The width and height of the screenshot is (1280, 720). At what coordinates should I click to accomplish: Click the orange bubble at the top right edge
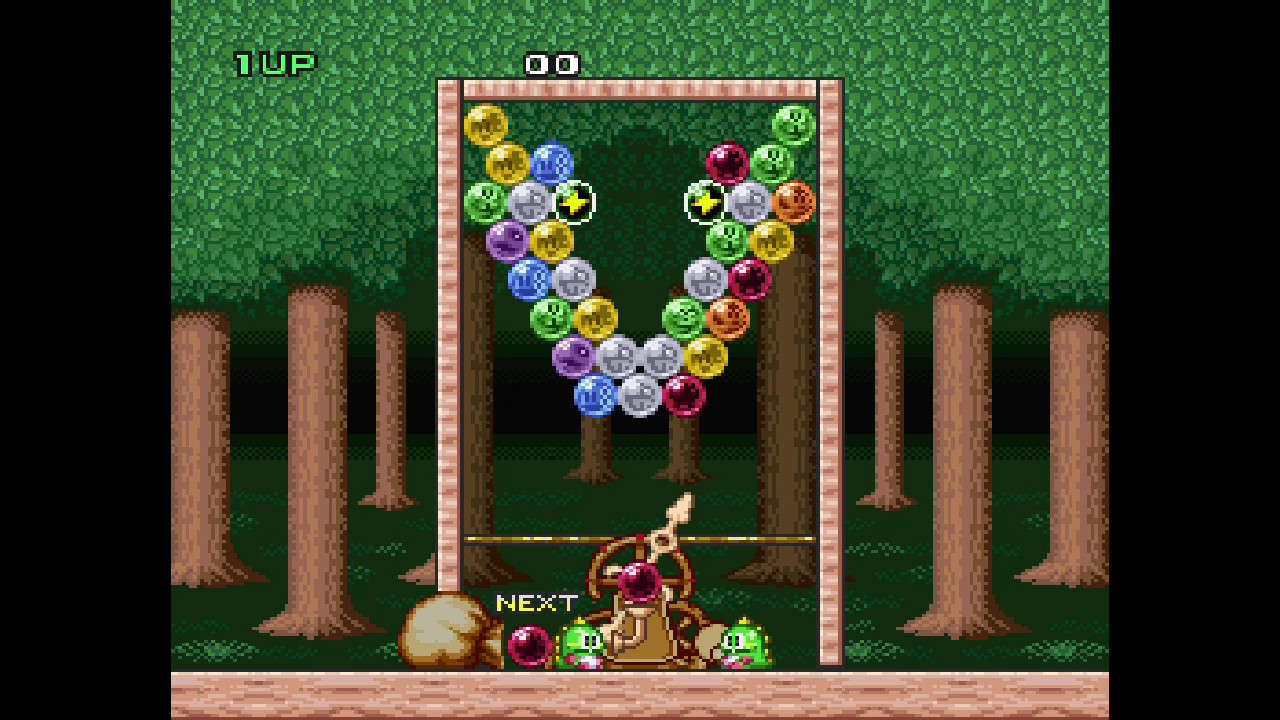pos(795,202)
